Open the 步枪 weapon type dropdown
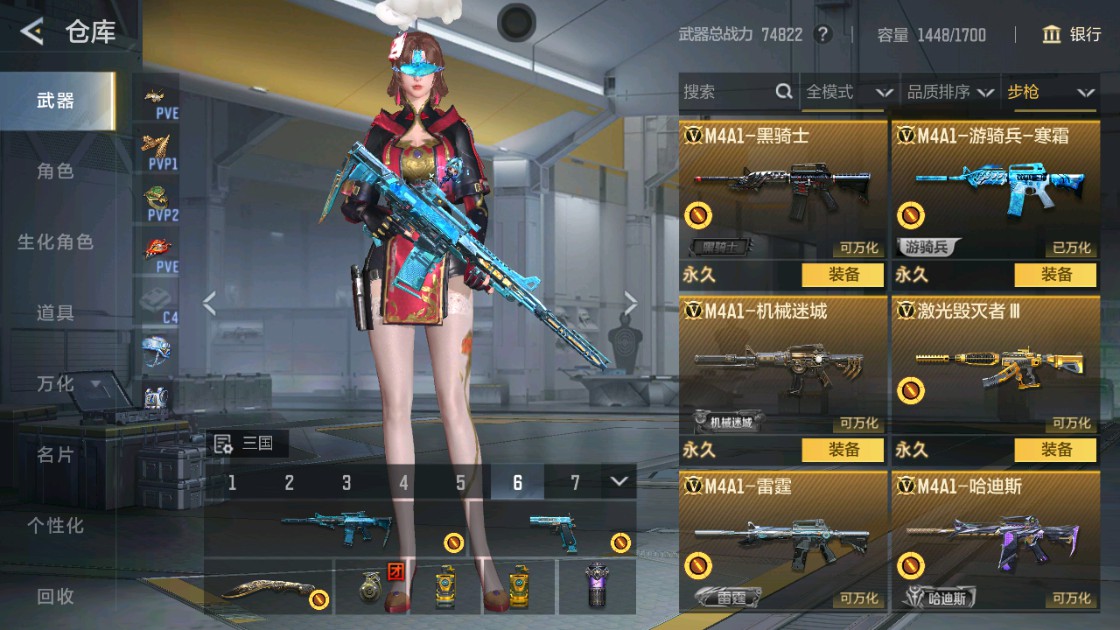This screenshot has width=1120, height=630. [x=1049, y=93]
